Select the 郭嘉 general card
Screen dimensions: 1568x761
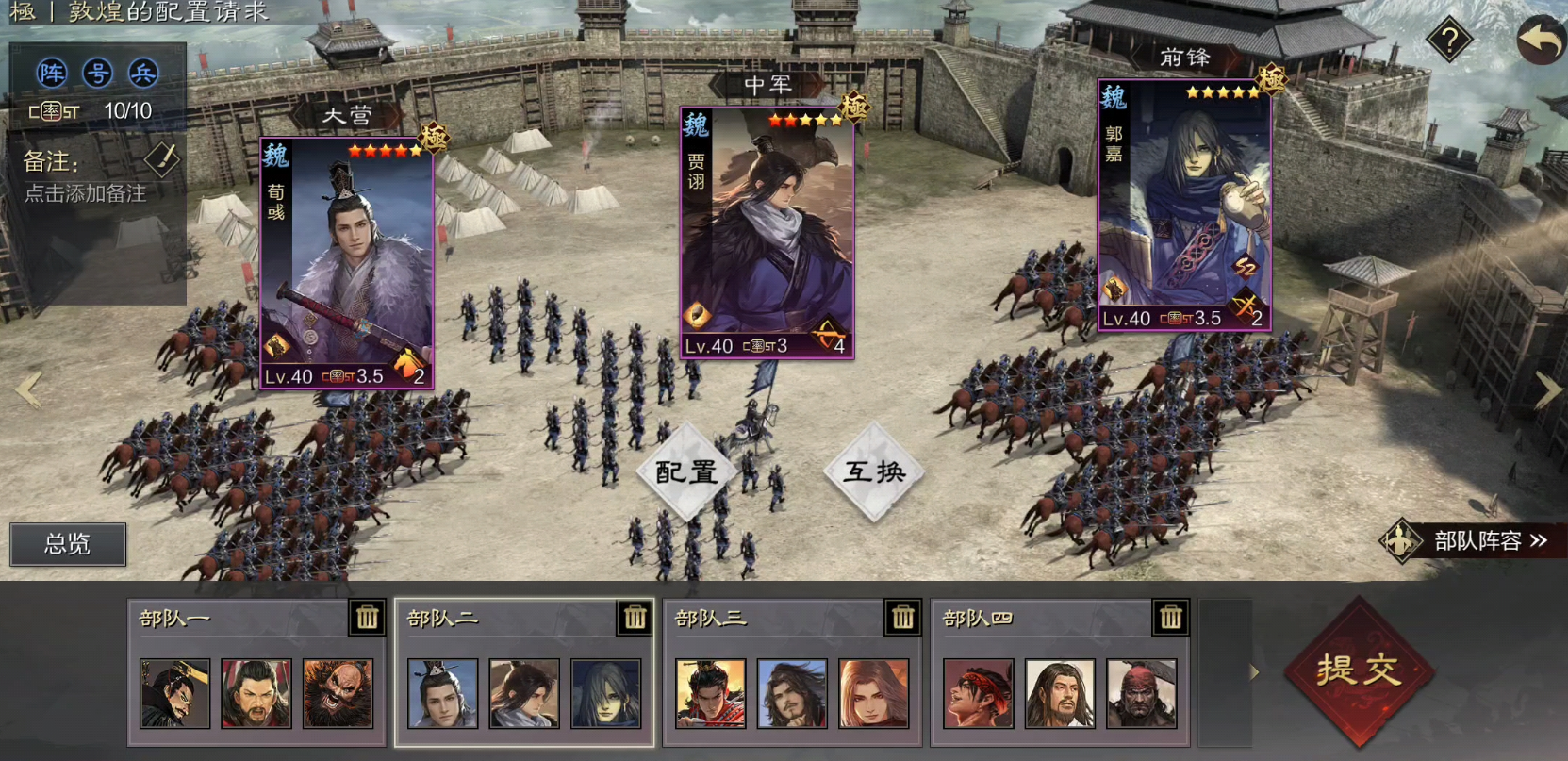(1184, 206)
